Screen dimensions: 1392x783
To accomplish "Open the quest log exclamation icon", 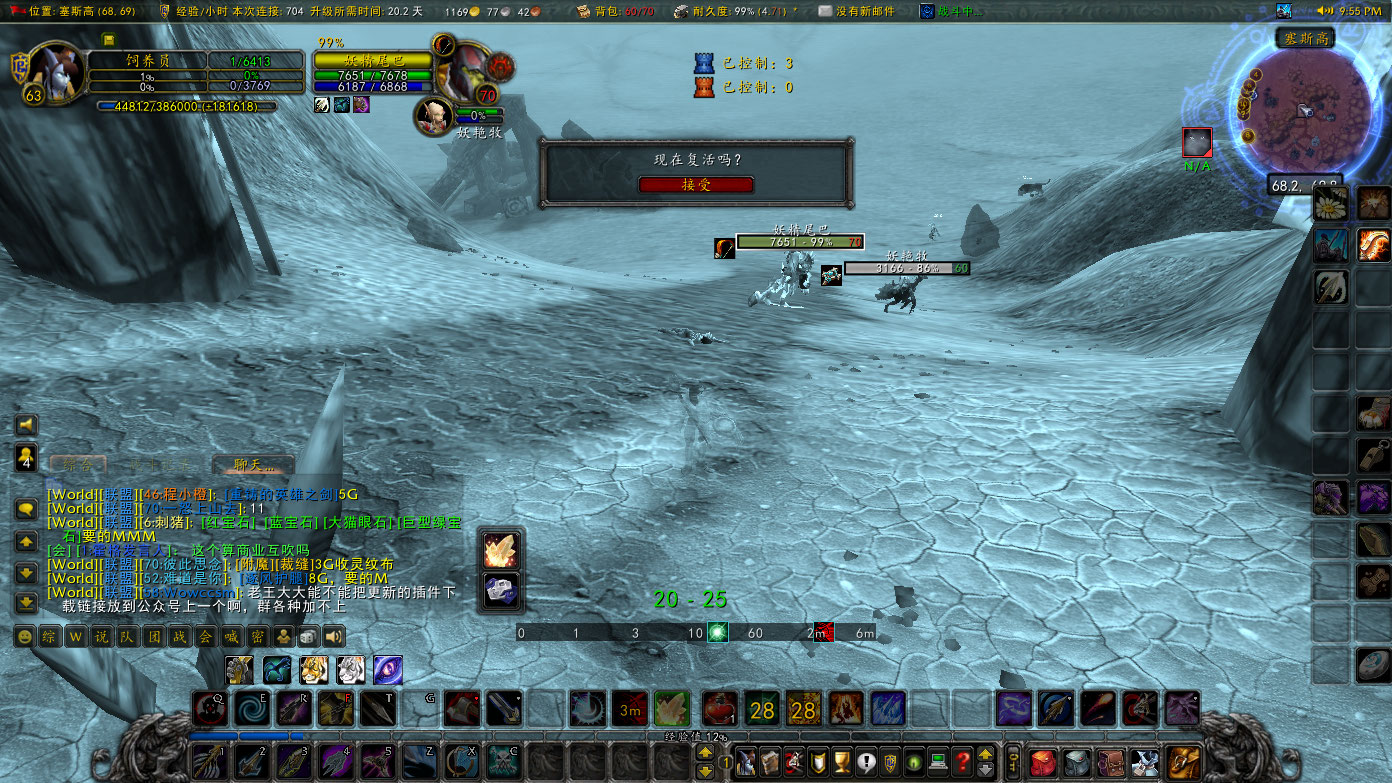I will tap(867, 762).
